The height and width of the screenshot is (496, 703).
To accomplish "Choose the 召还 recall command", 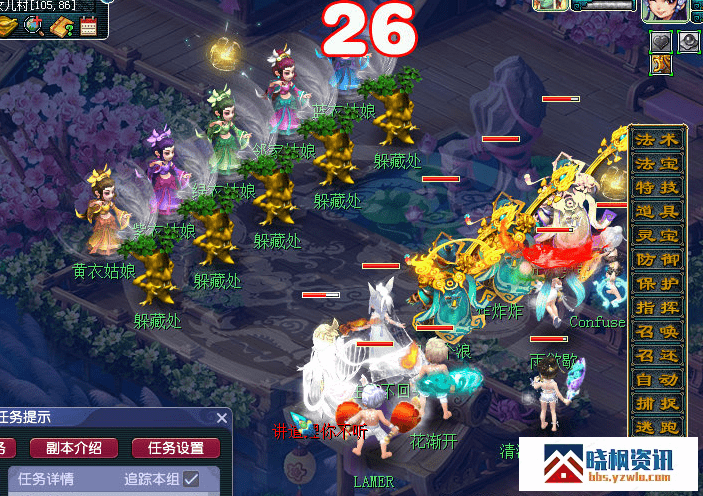I will tap(657, 355).
